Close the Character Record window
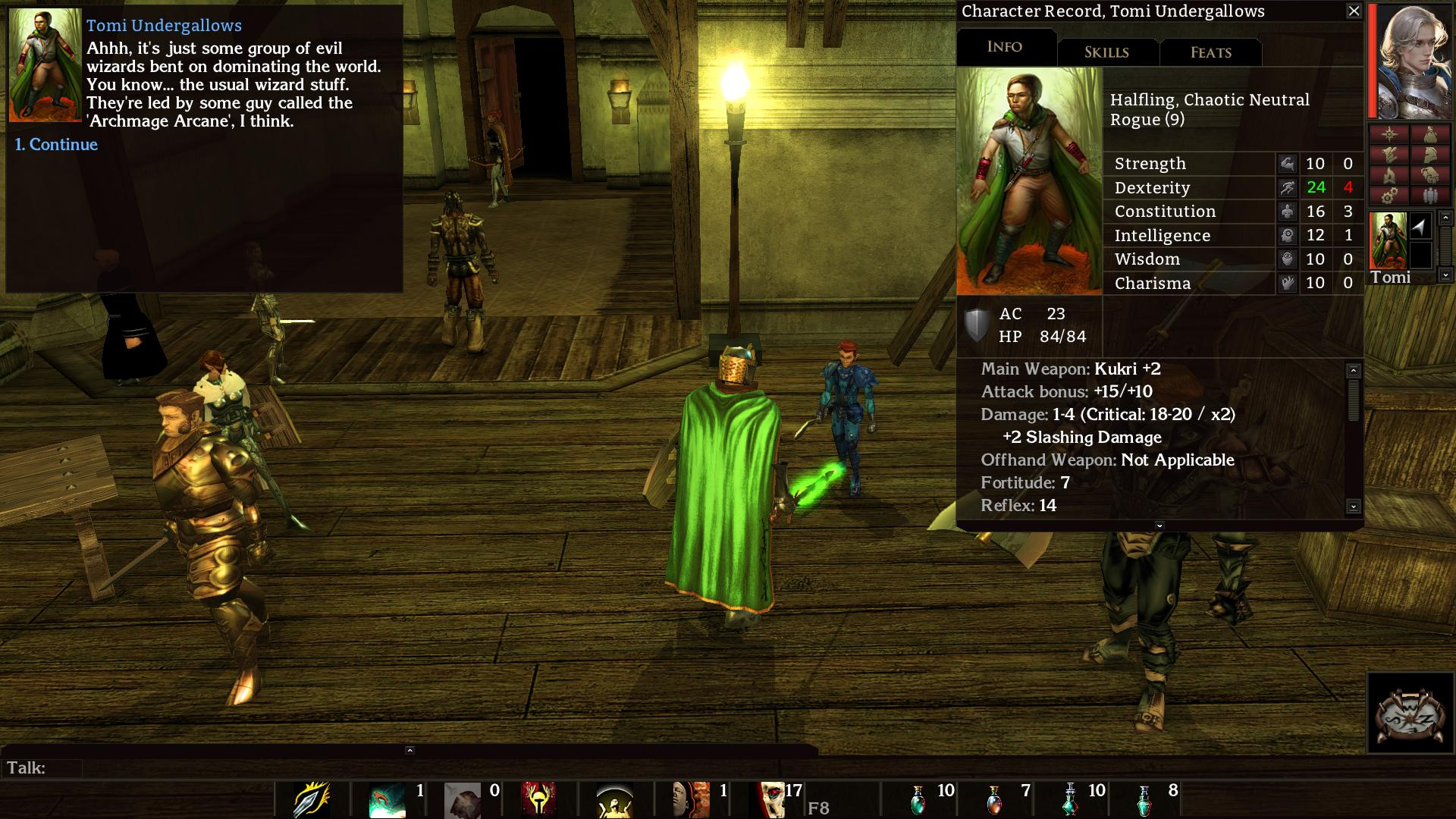The width and height of the screenshot is (1456, 819). pos(1354,11)
